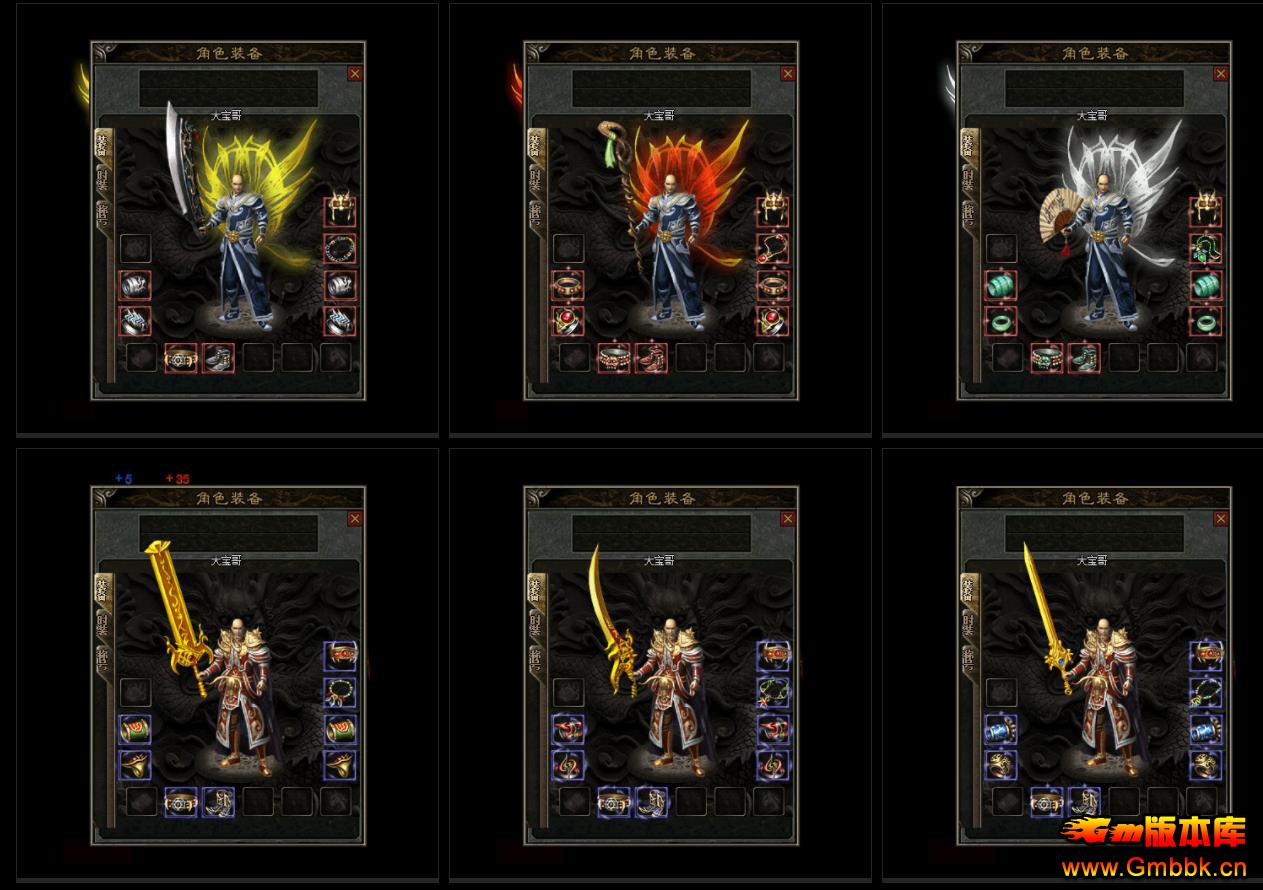Close the white-winged fan character's window

click(1221, 73)
